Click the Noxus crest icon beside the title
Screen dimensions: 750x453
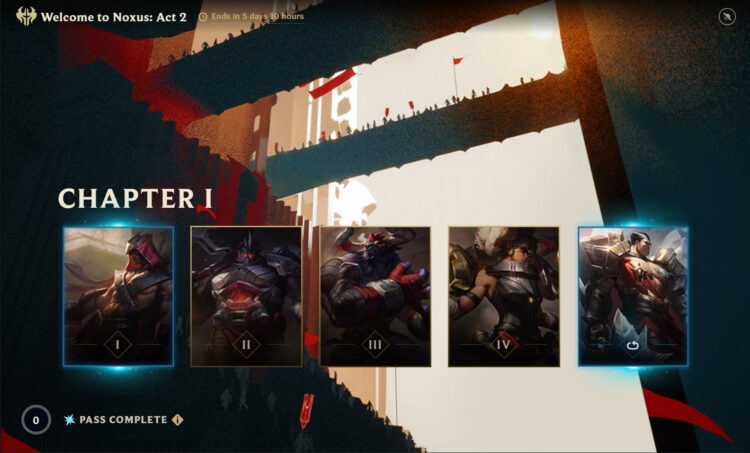click(x=26, y=17)
